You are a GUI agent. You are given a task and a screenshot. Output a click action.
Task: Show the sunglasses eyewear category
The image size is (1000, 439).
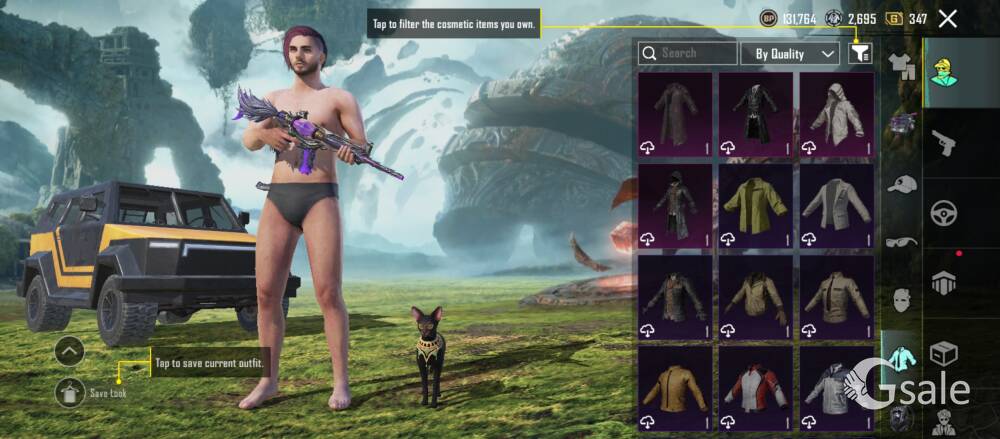coord(902,241)
